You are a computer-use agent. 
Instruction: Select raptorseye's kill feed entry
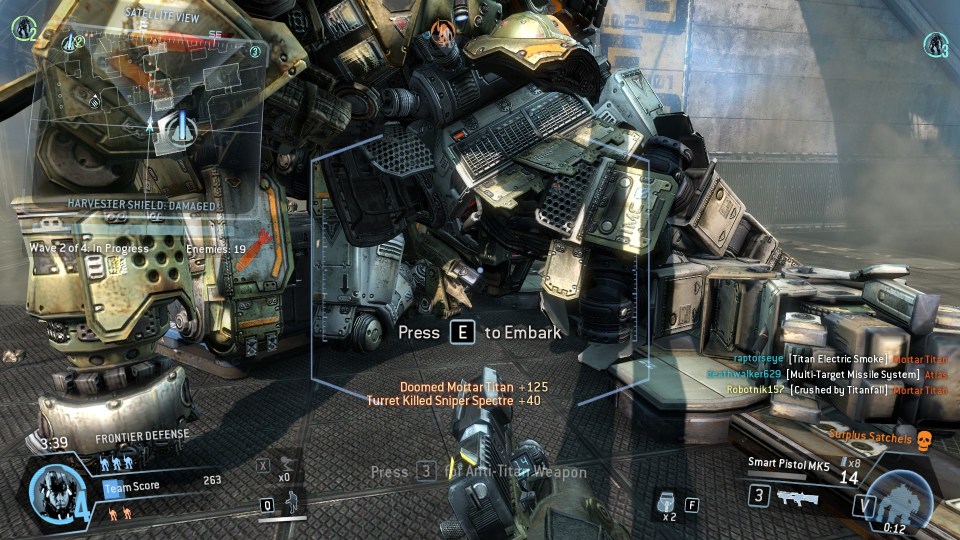tap(840, 358)
